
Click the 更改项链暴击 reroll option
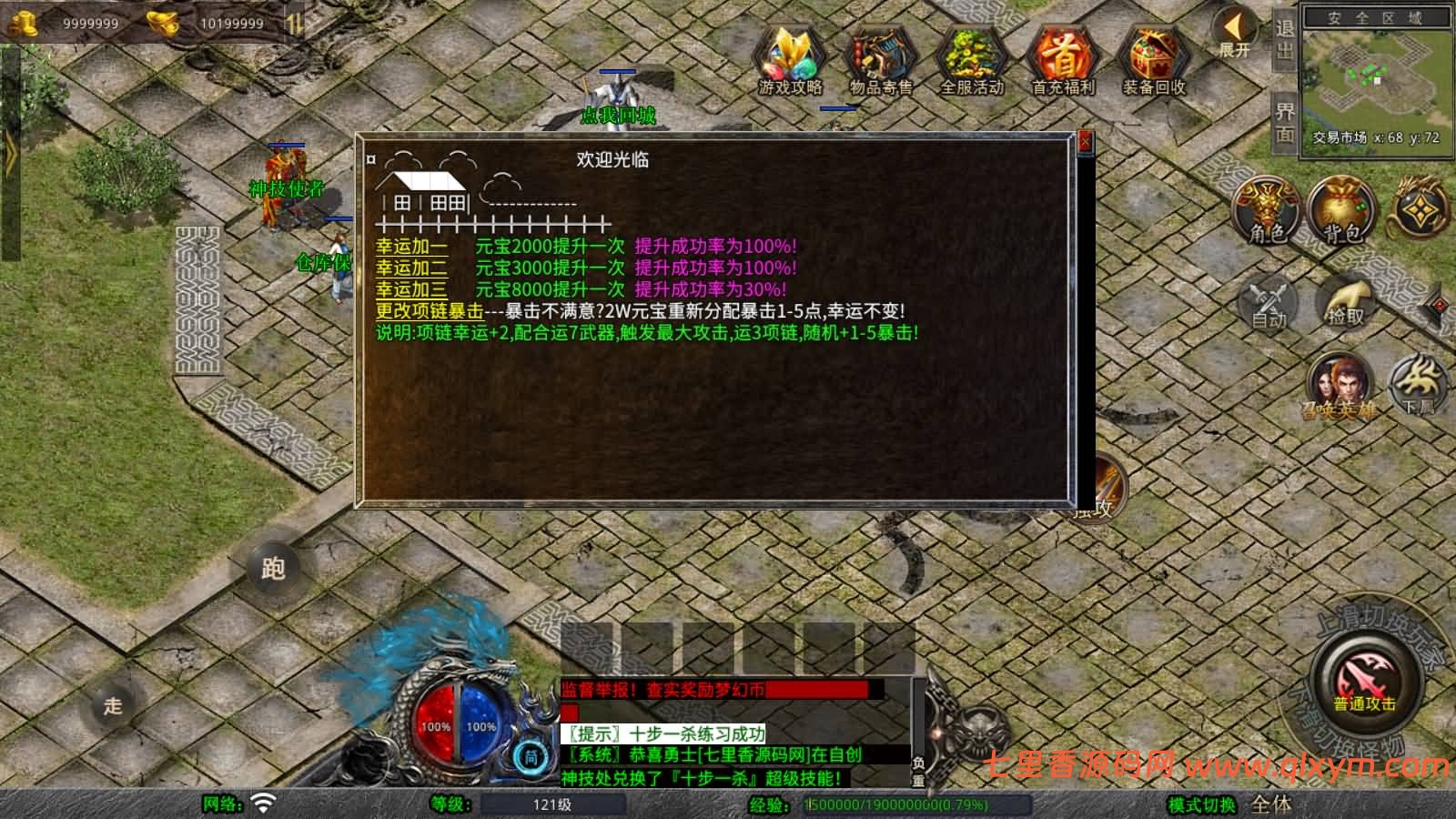pos(428,310)
